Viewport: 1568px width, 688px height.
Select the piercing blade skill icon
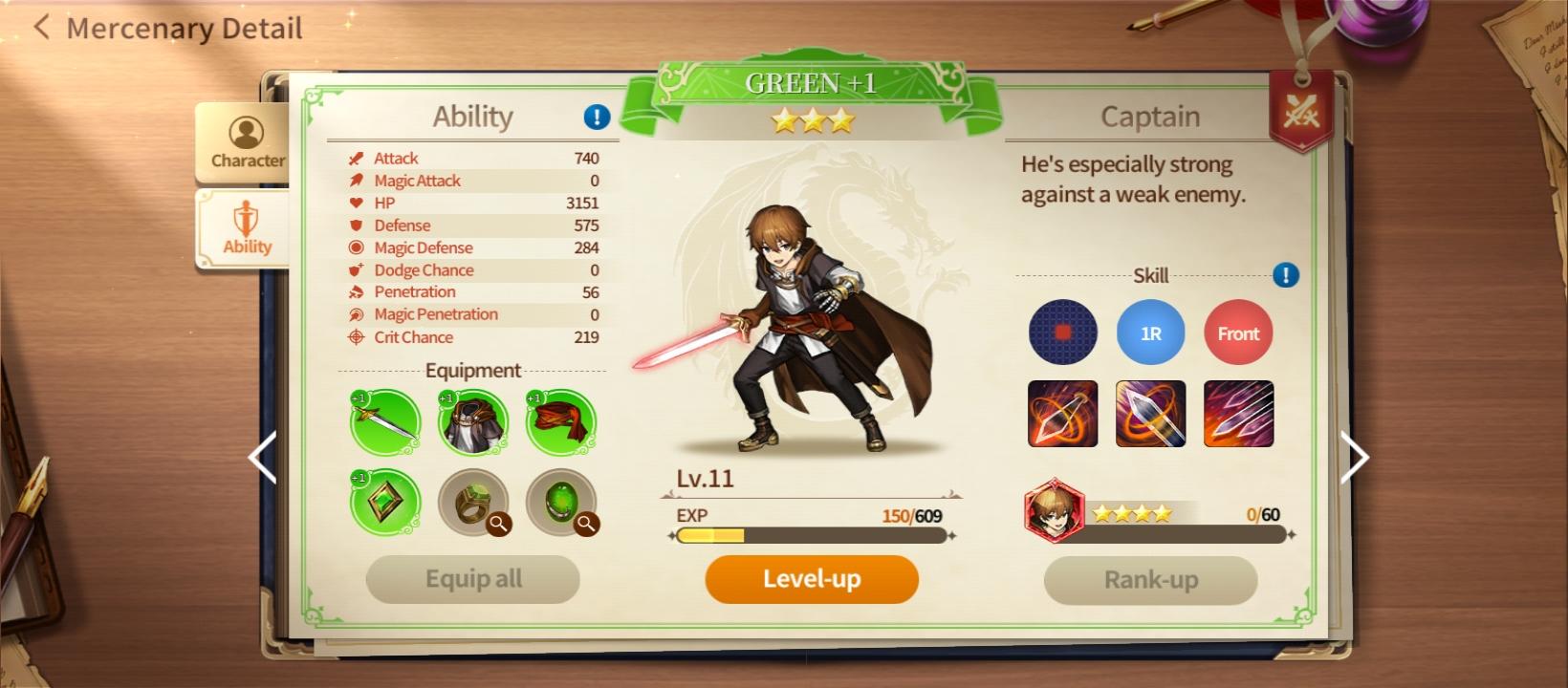point(1150,414)
